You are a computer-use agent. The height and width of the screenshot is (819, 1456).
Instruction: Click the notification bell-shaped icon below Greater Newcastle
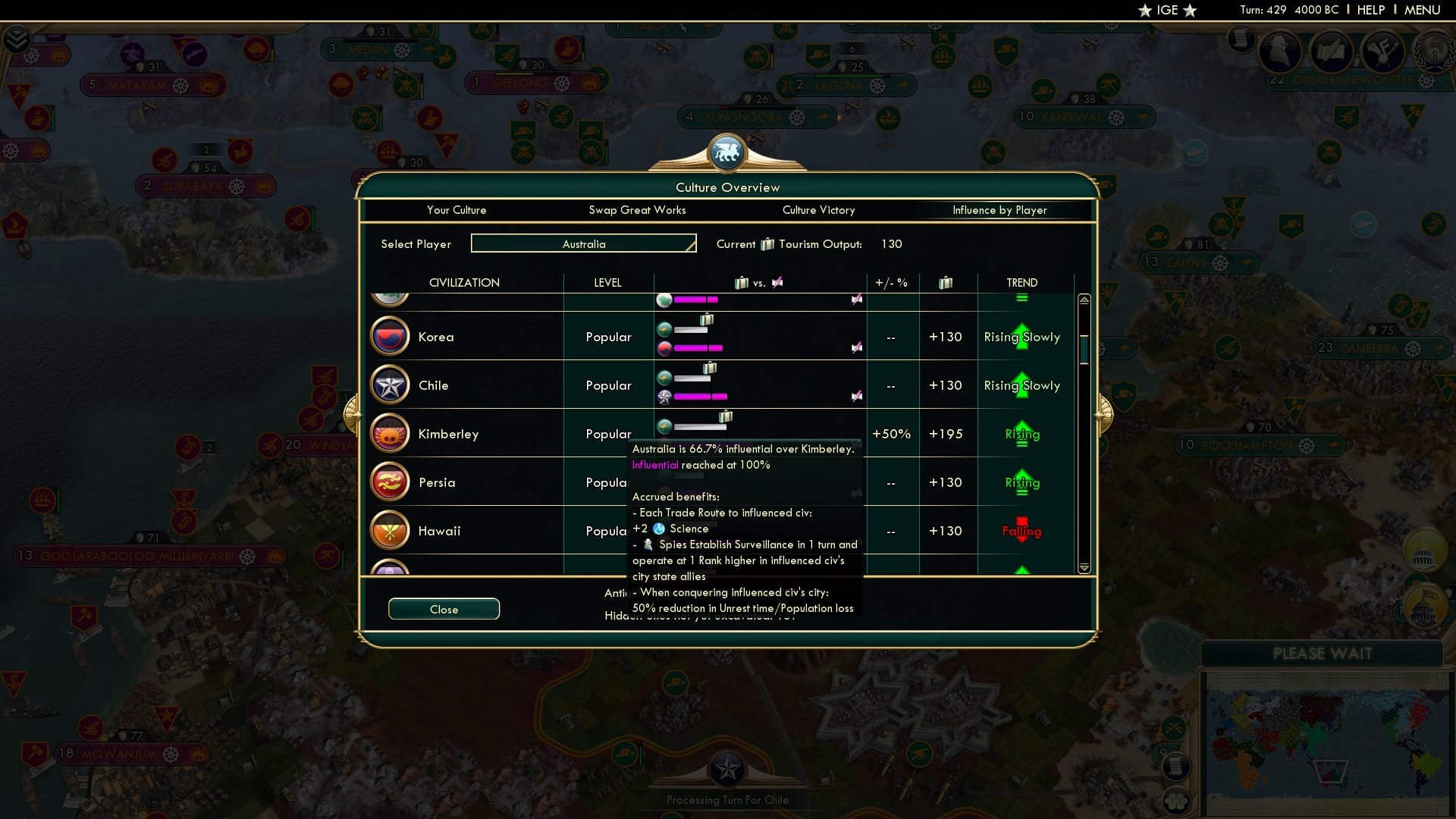pos(1347,118)
